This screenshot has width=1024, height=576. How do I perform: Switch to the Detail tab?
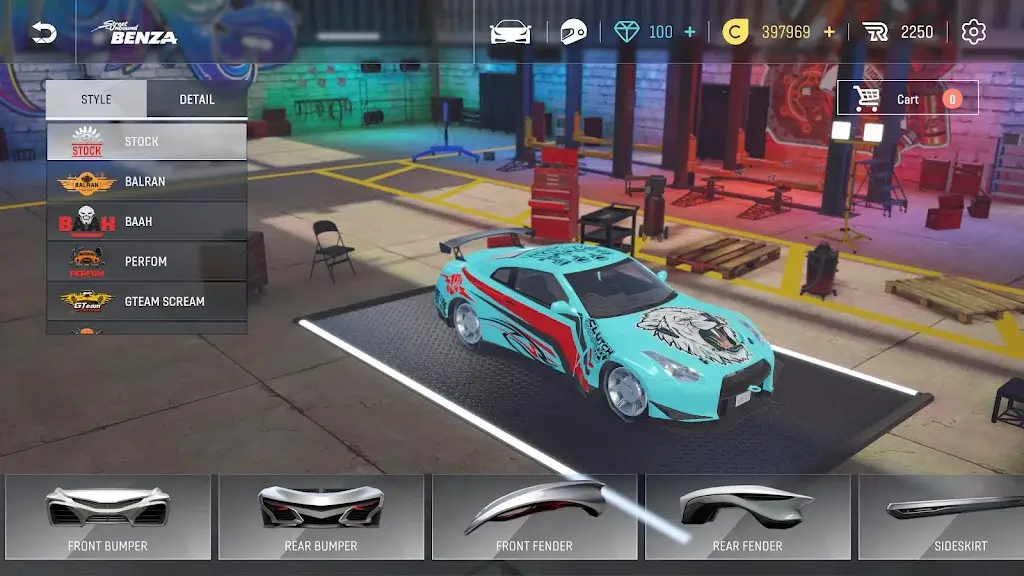[197, 99]
